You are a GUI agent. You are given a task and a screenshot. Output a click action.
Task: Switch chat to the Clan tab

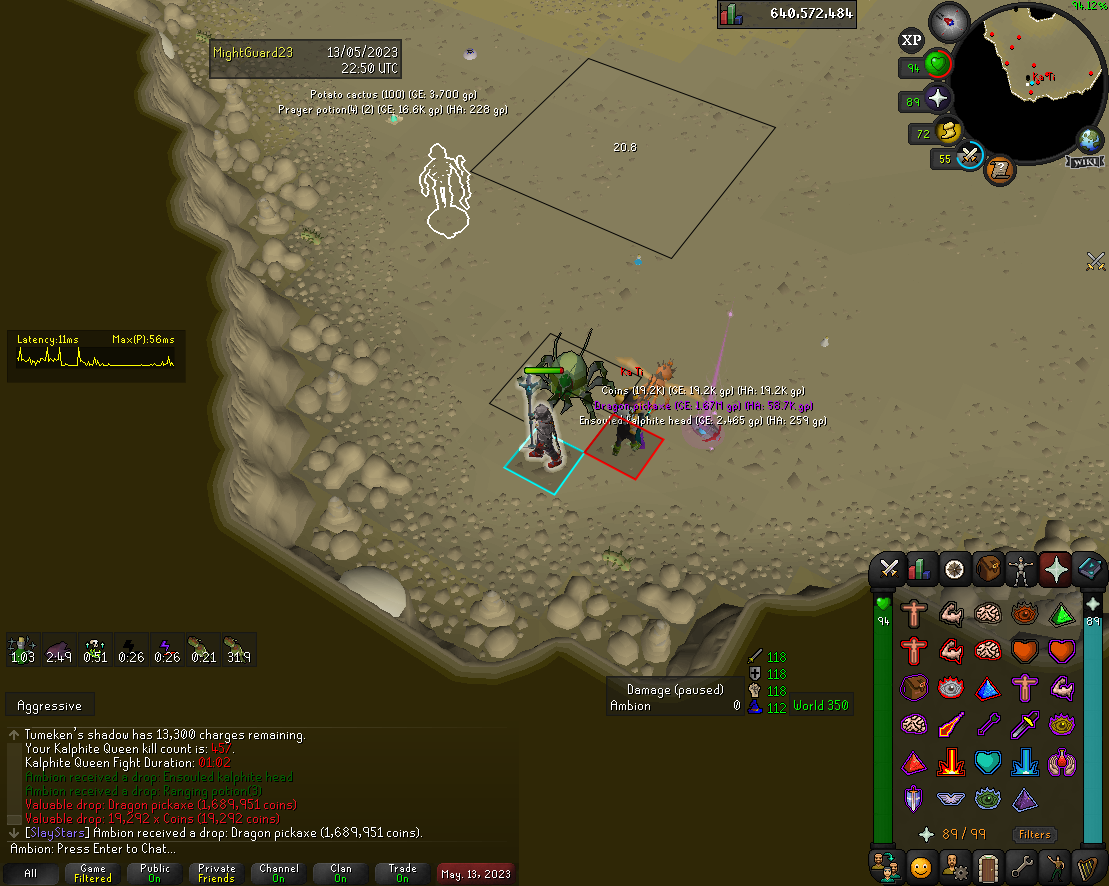341,873
